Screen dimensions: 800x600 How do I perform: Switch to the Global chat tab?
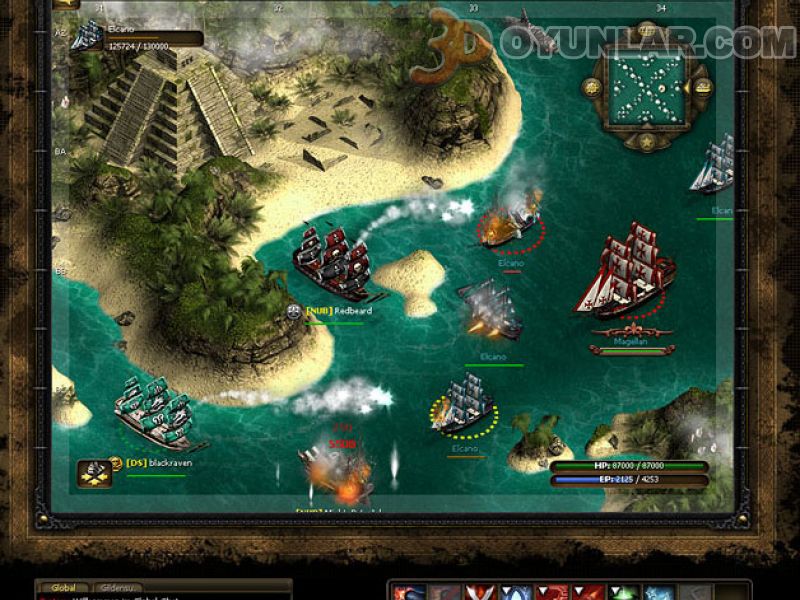[66, 588]
